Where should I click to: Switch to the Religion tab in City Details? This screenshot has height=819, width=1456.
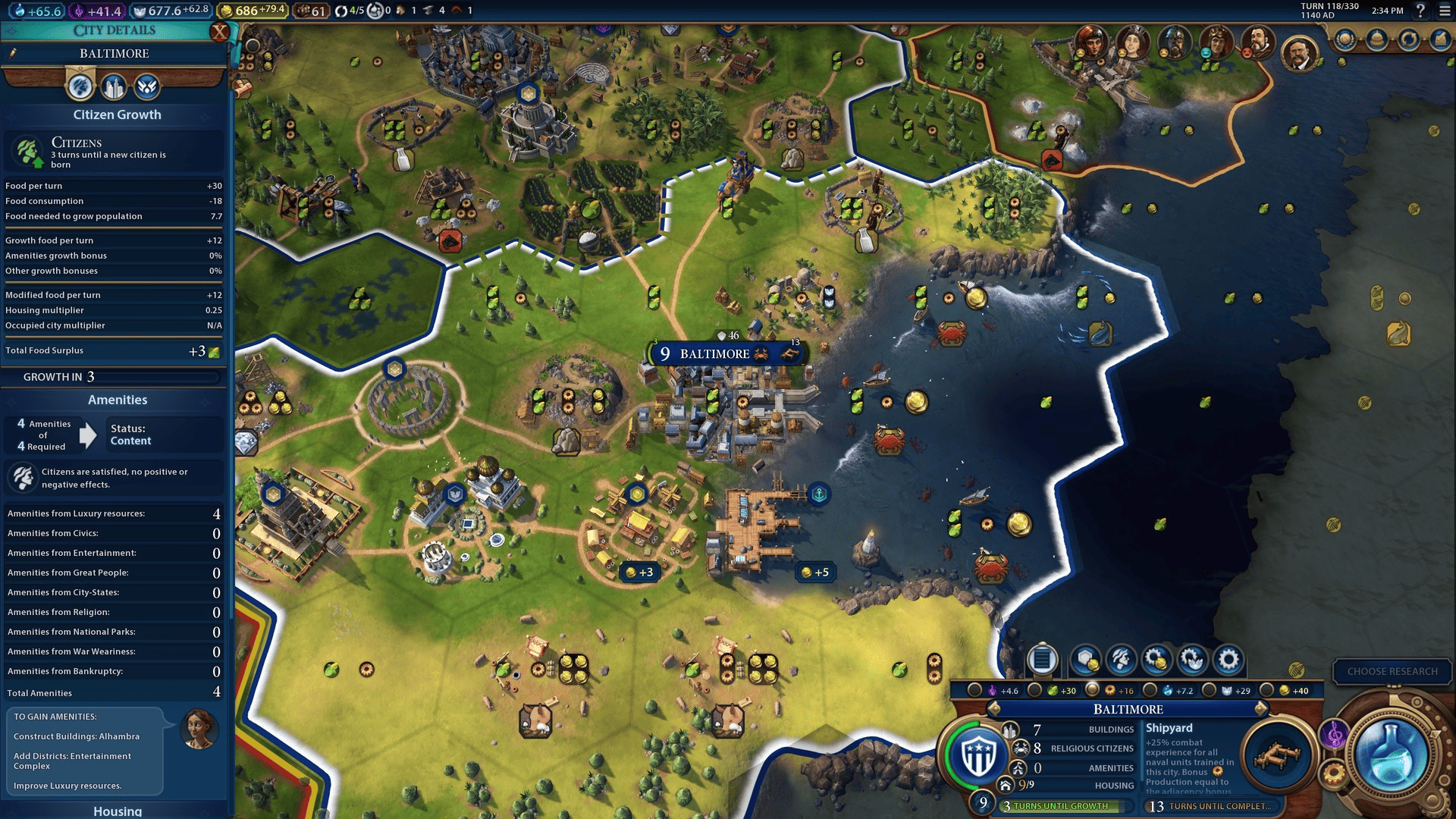(146, 87)
